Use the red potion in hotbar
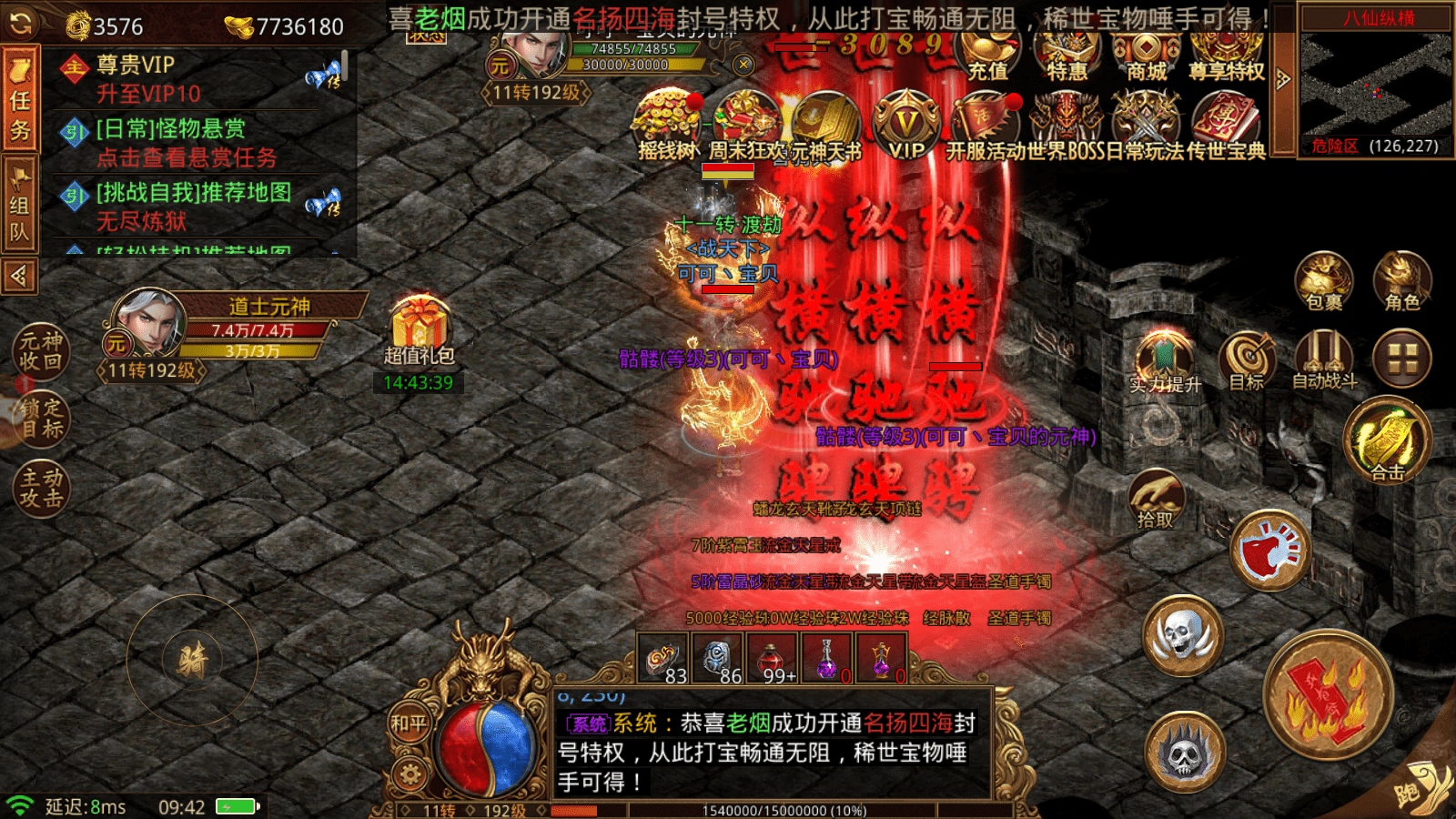 coord(772,659)
